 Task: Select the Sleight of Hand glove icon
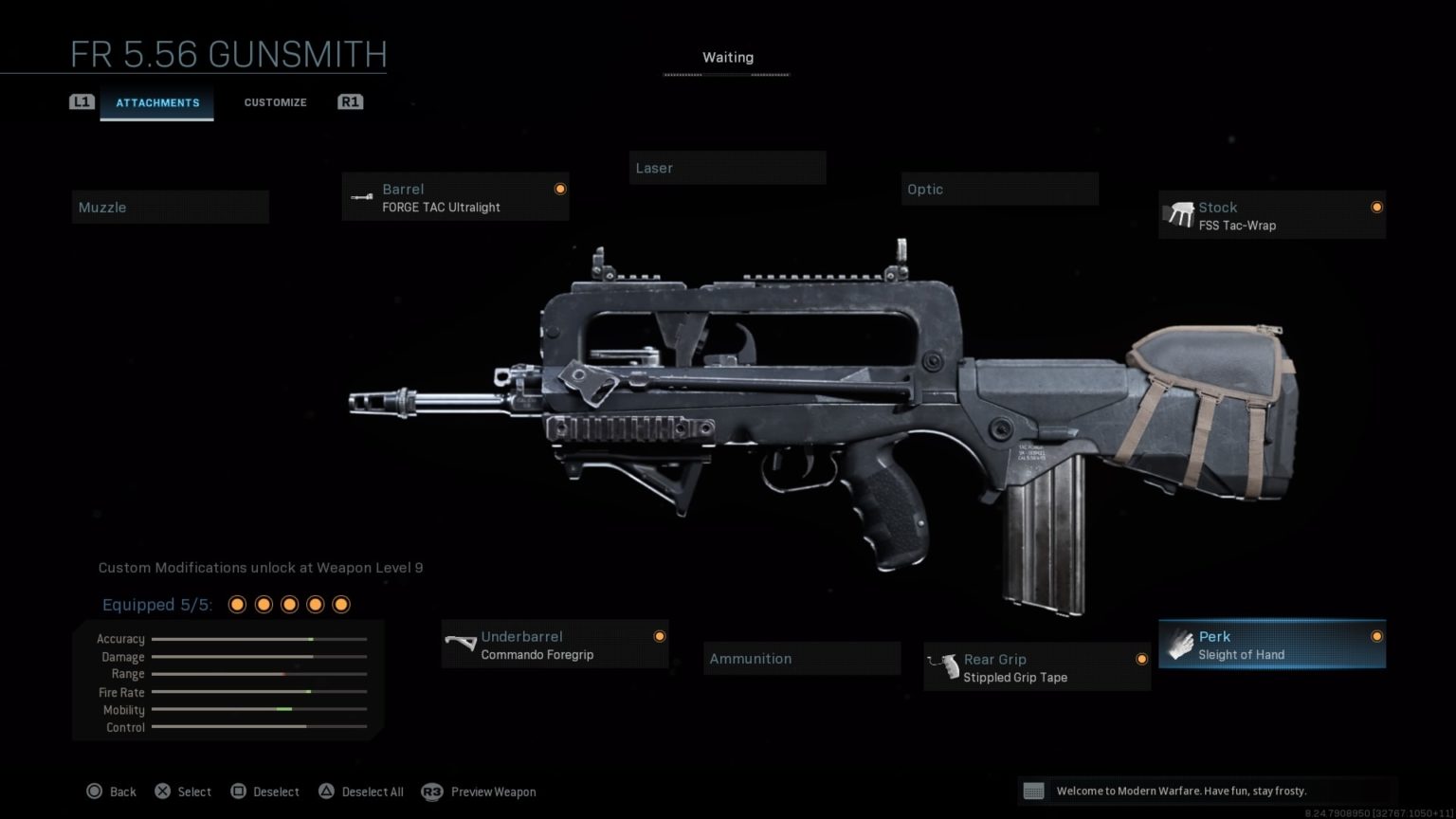[x=1180, y=645]
